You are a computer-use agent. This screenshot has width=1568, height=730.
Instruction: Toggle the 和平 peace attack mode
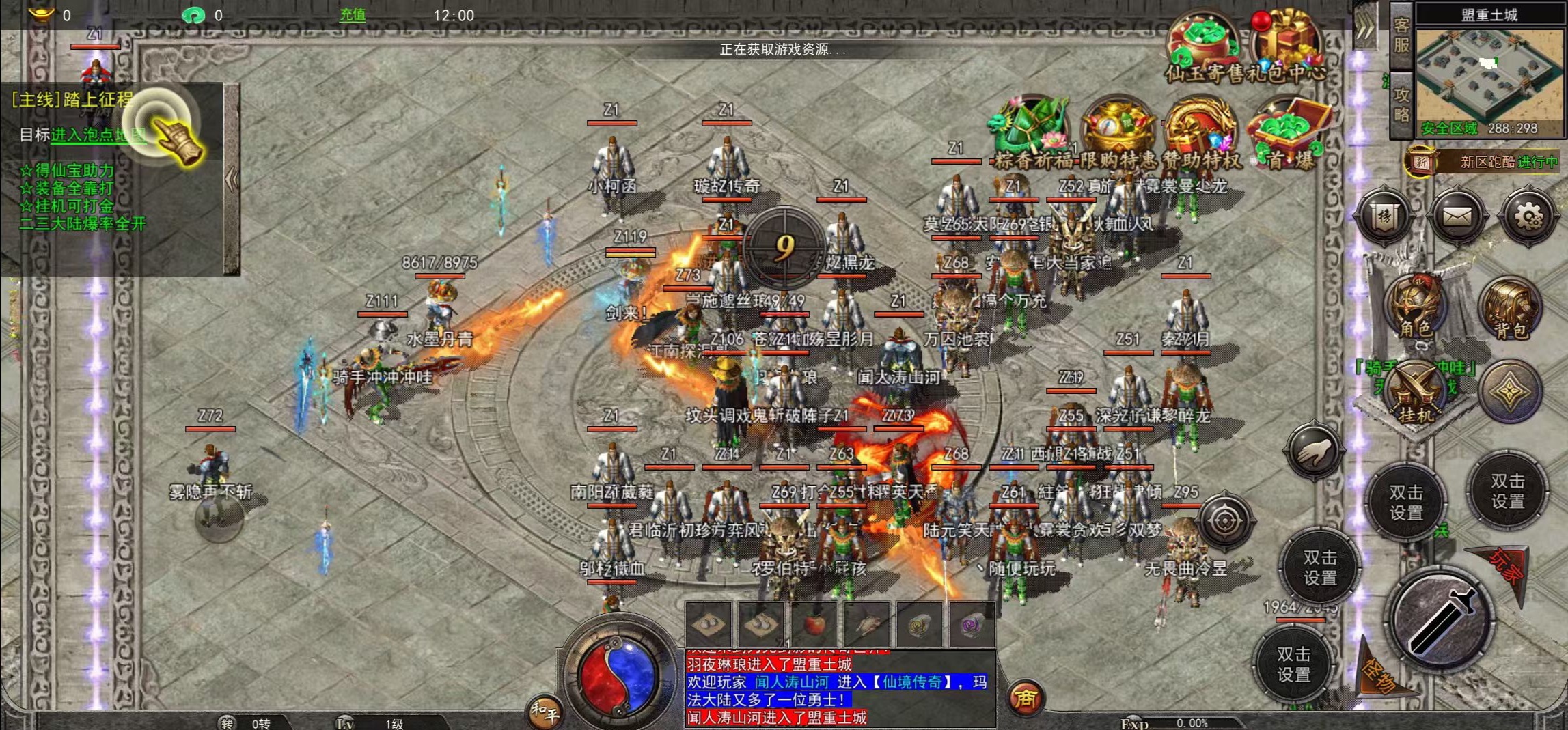click(x=544, y=712)
